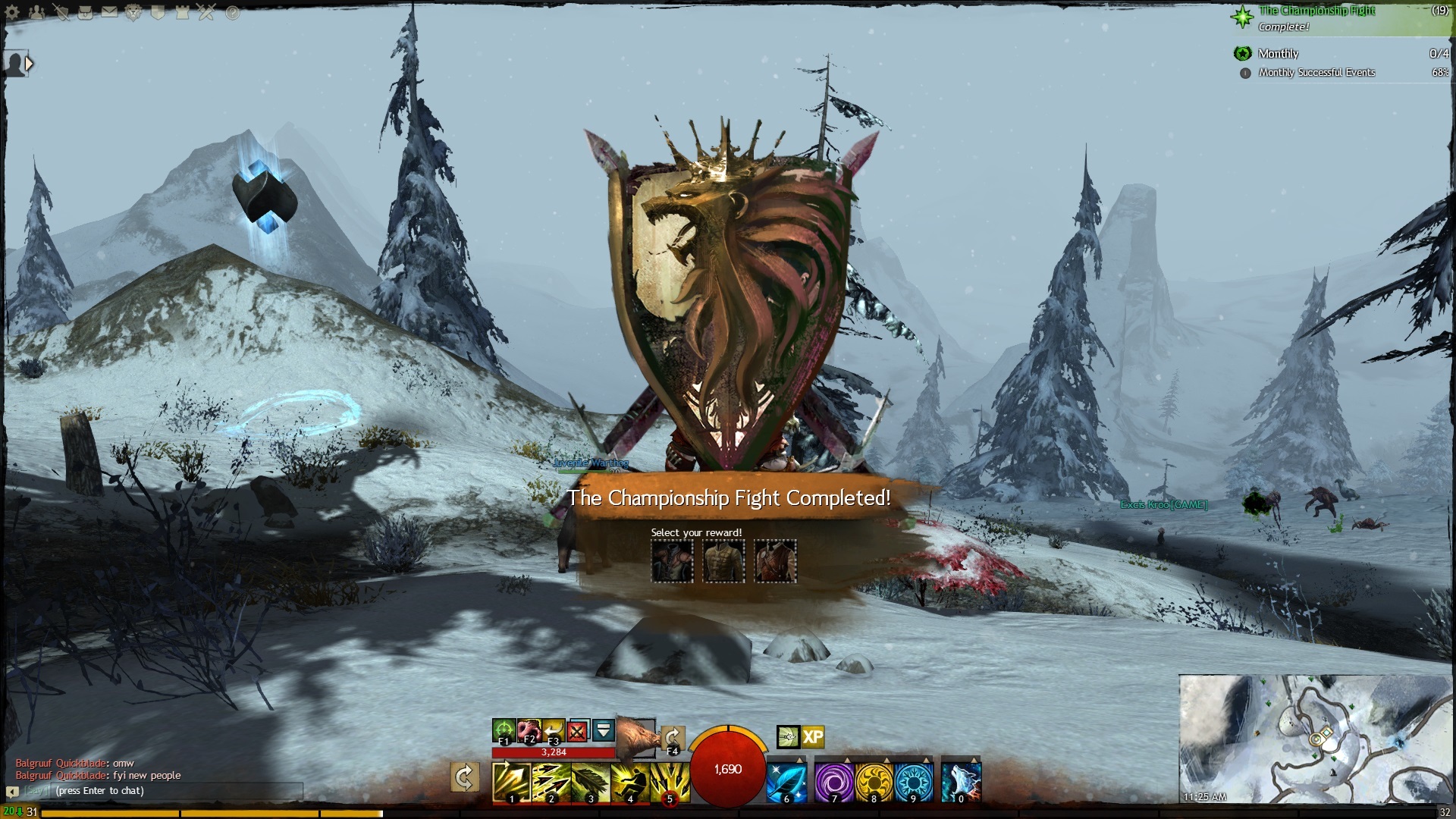Expand the party portrait arrow
Image resolution: width=1456 pixels, height=819 pixels.
point(29,64)
